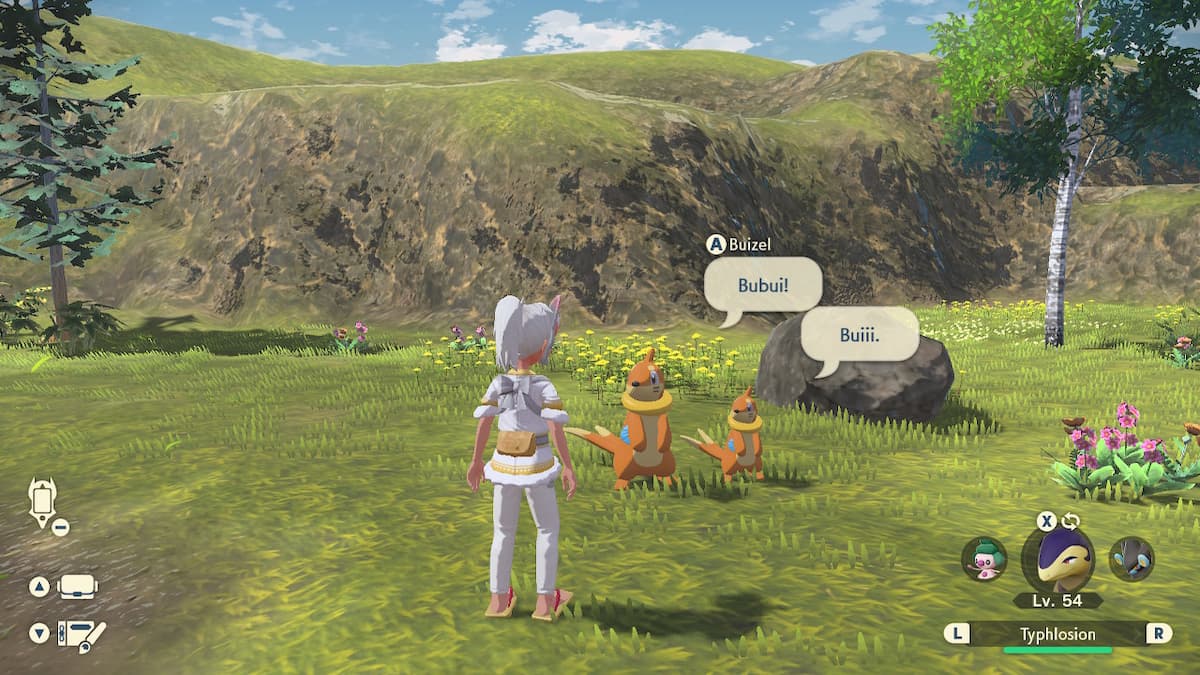Open the Arc Phone map icon
This screenshot has height=675, width=1200.
(x=43, y=501)
